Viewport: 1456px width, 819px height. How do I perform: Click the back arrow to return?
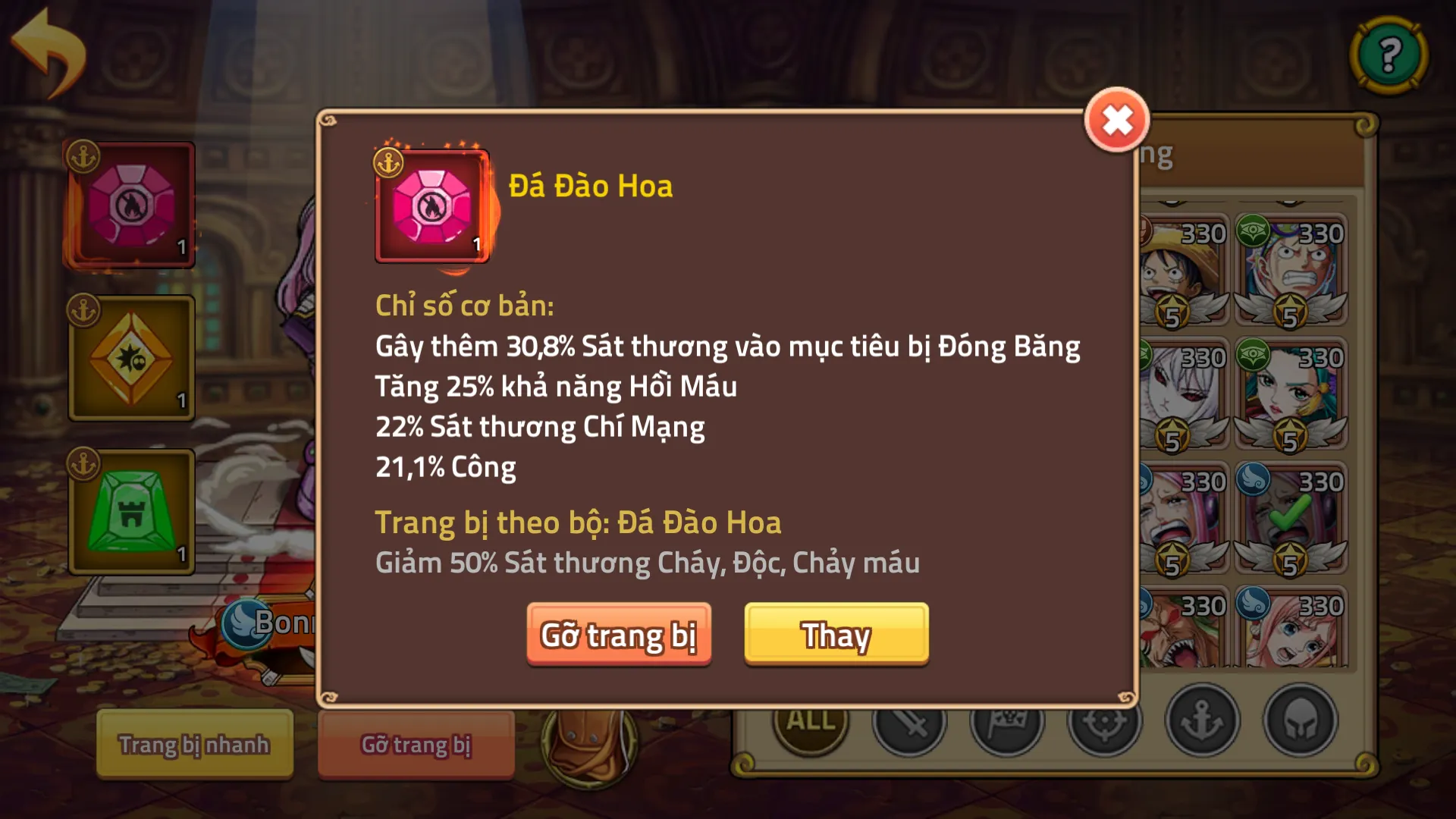click(x=45, y=45)
